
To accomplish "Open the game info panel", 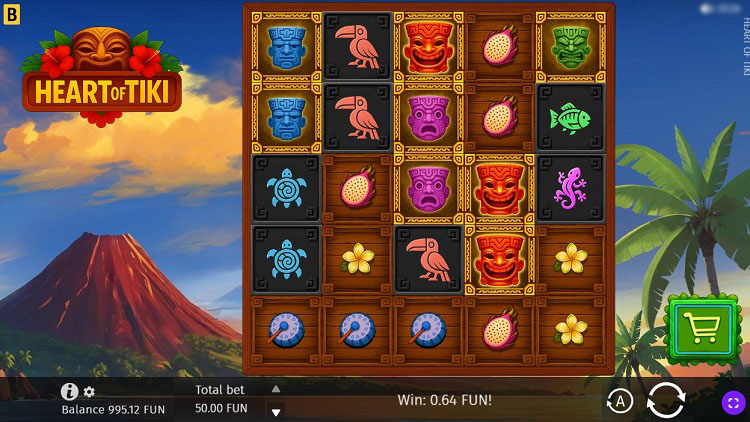I will point(69,392).
